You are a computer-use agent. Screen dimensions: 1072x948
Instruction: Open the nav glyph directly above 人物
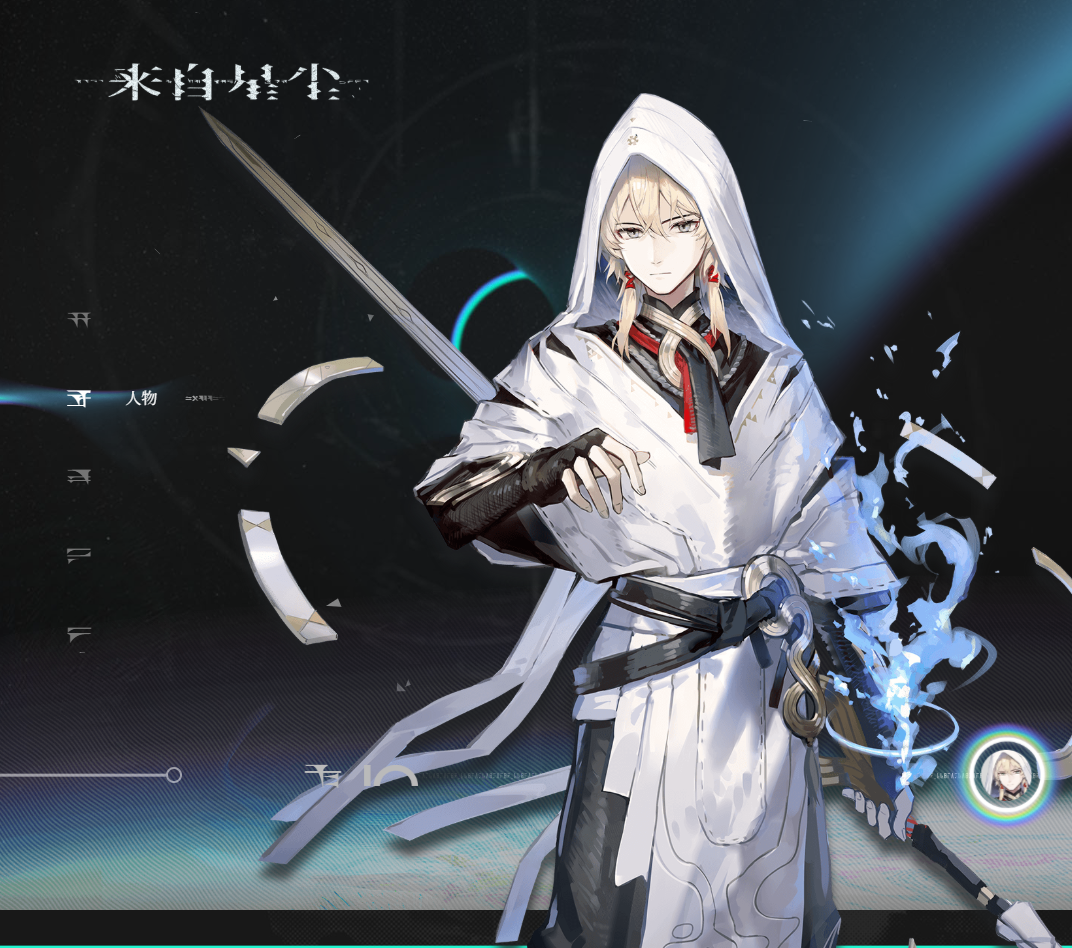click(77, 320)
